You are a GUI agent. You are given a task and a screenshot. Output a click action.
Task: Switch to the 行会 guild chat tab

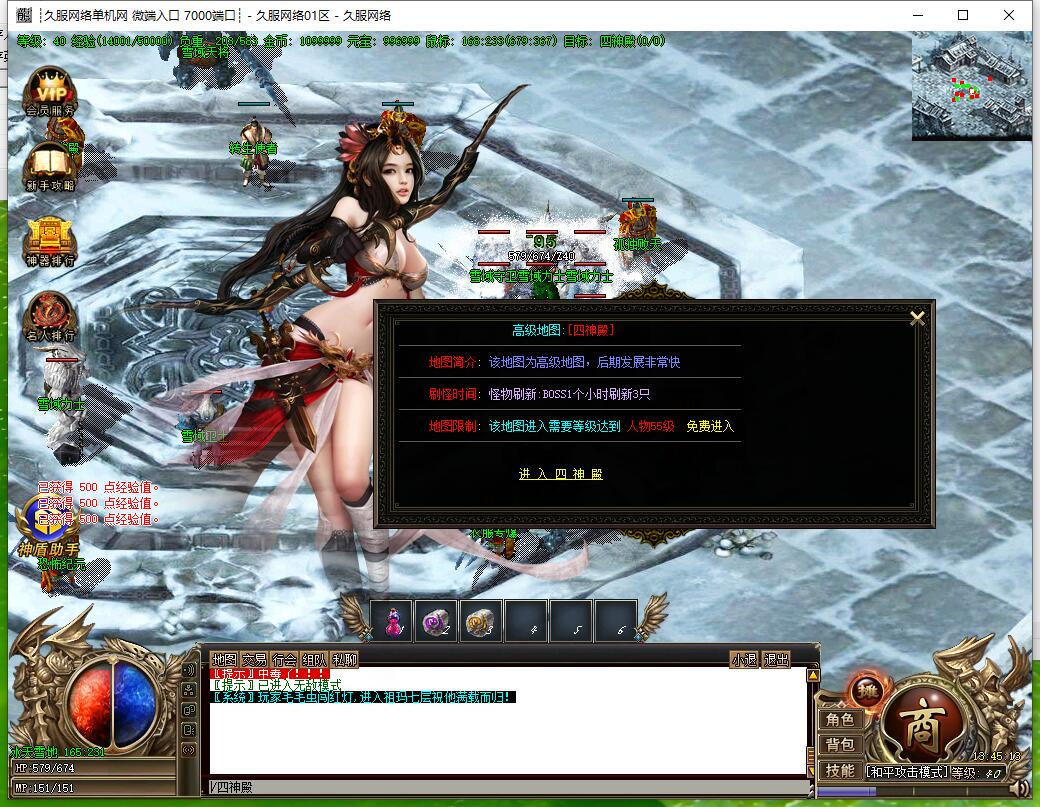point(284,660)
